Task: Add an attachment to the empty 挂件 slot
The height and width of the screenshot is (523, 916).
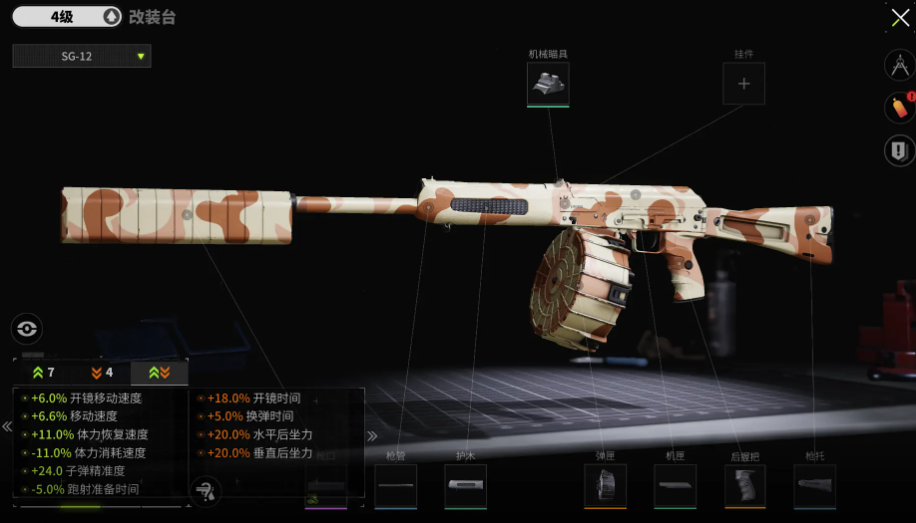Action: coord(744,84)
